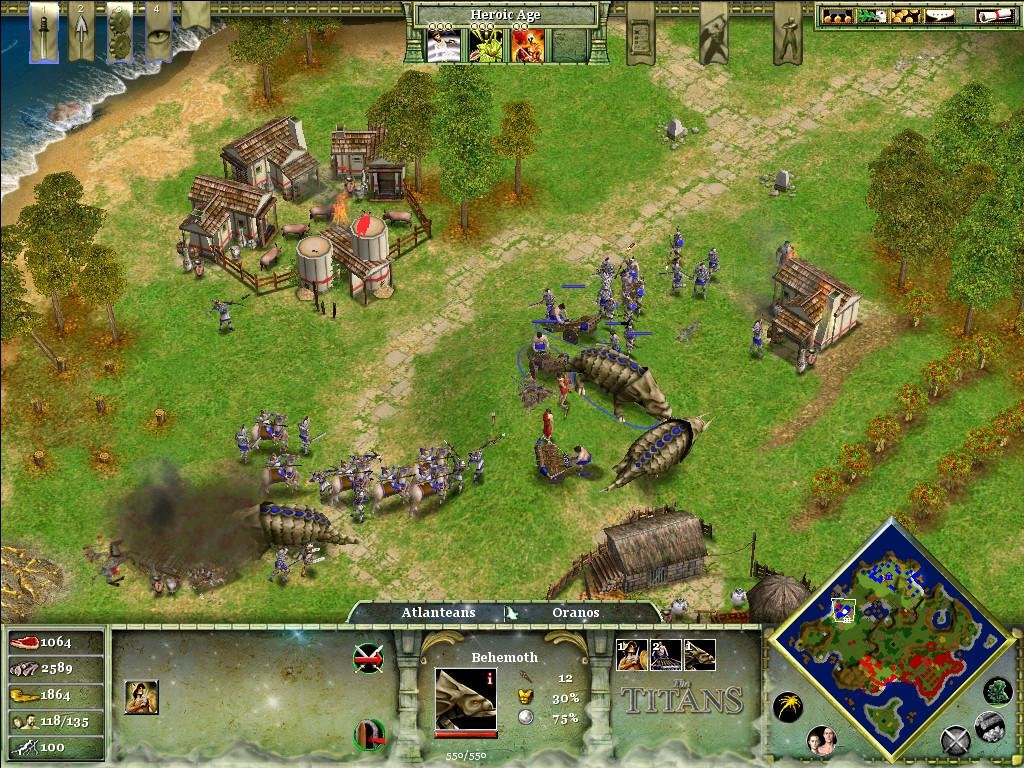Click the hero unit command icon

point(141,696)
